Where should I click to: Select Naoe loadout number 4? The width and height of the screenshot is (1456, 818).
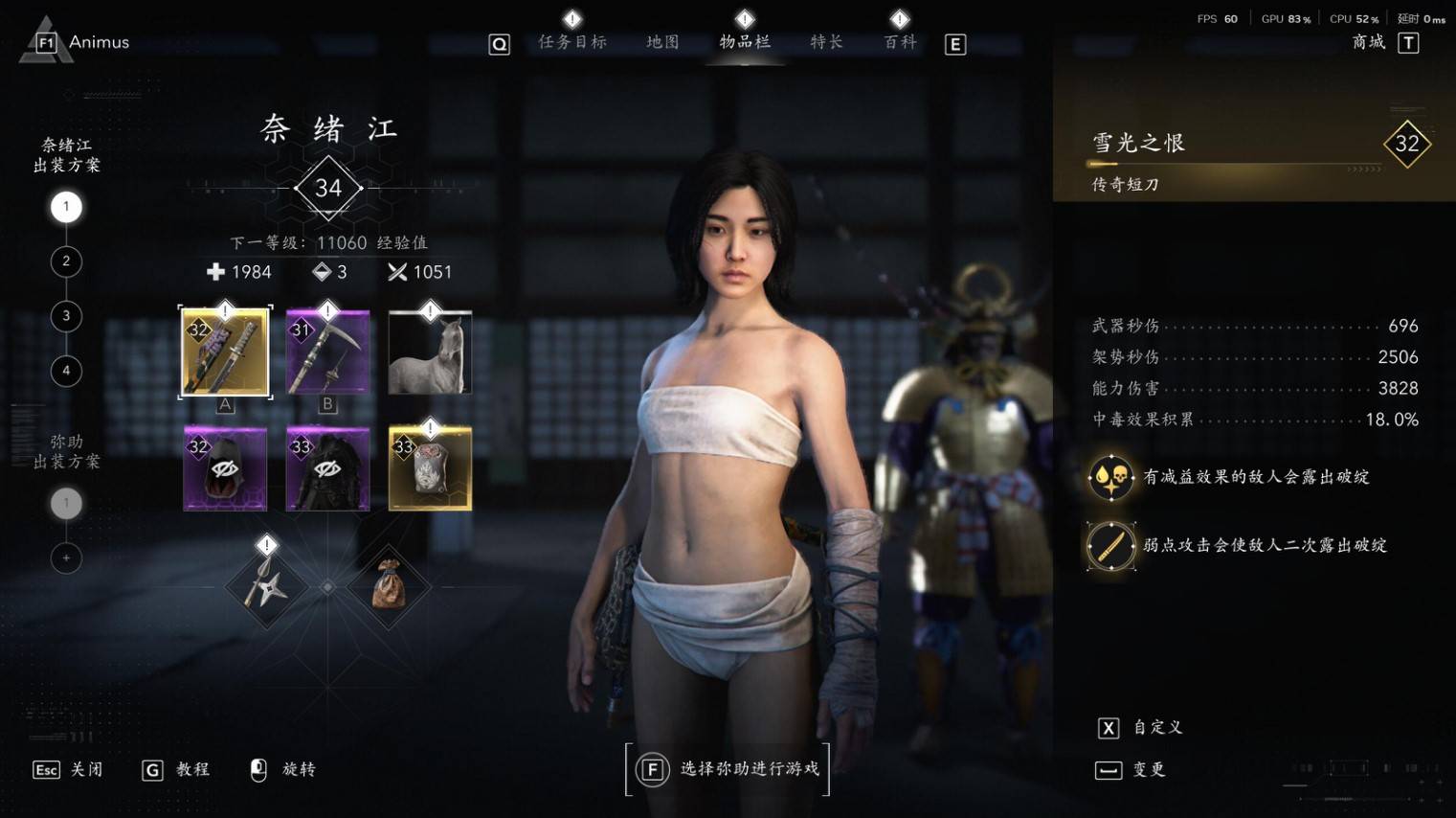pos(66,371)
